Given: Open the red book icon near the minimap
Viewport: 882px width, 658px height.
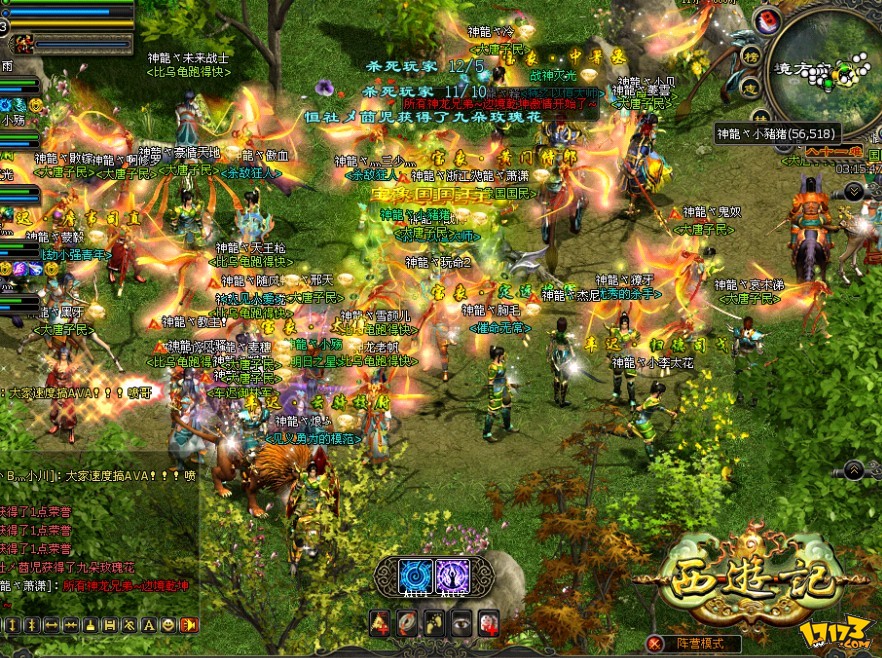Looking at the screenshot, I should tap(767, 20).
